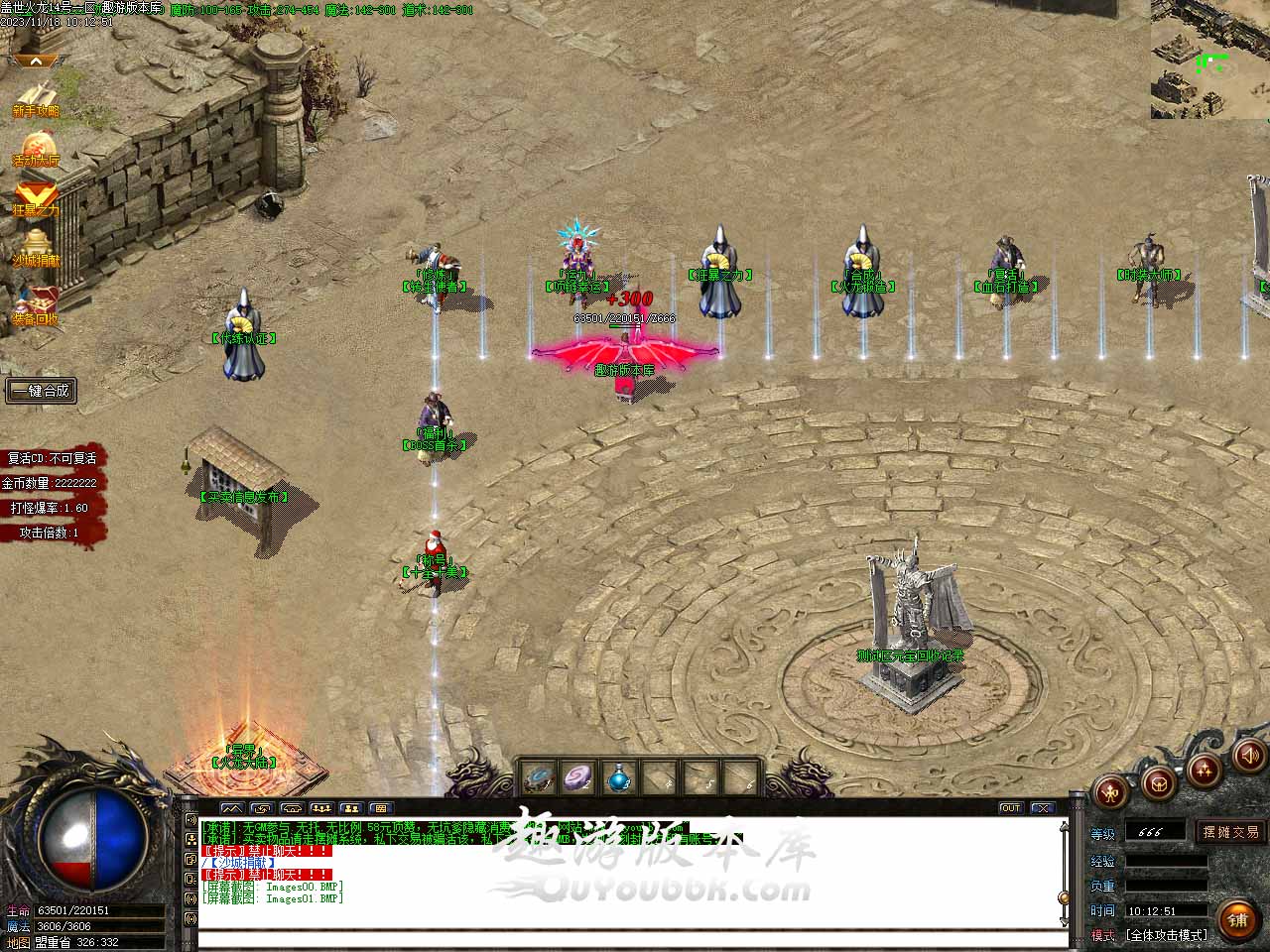Click the 摆摊交易 stall trade button
This screenshot has width=1270, height=952.
click(x=1230, y=832)
